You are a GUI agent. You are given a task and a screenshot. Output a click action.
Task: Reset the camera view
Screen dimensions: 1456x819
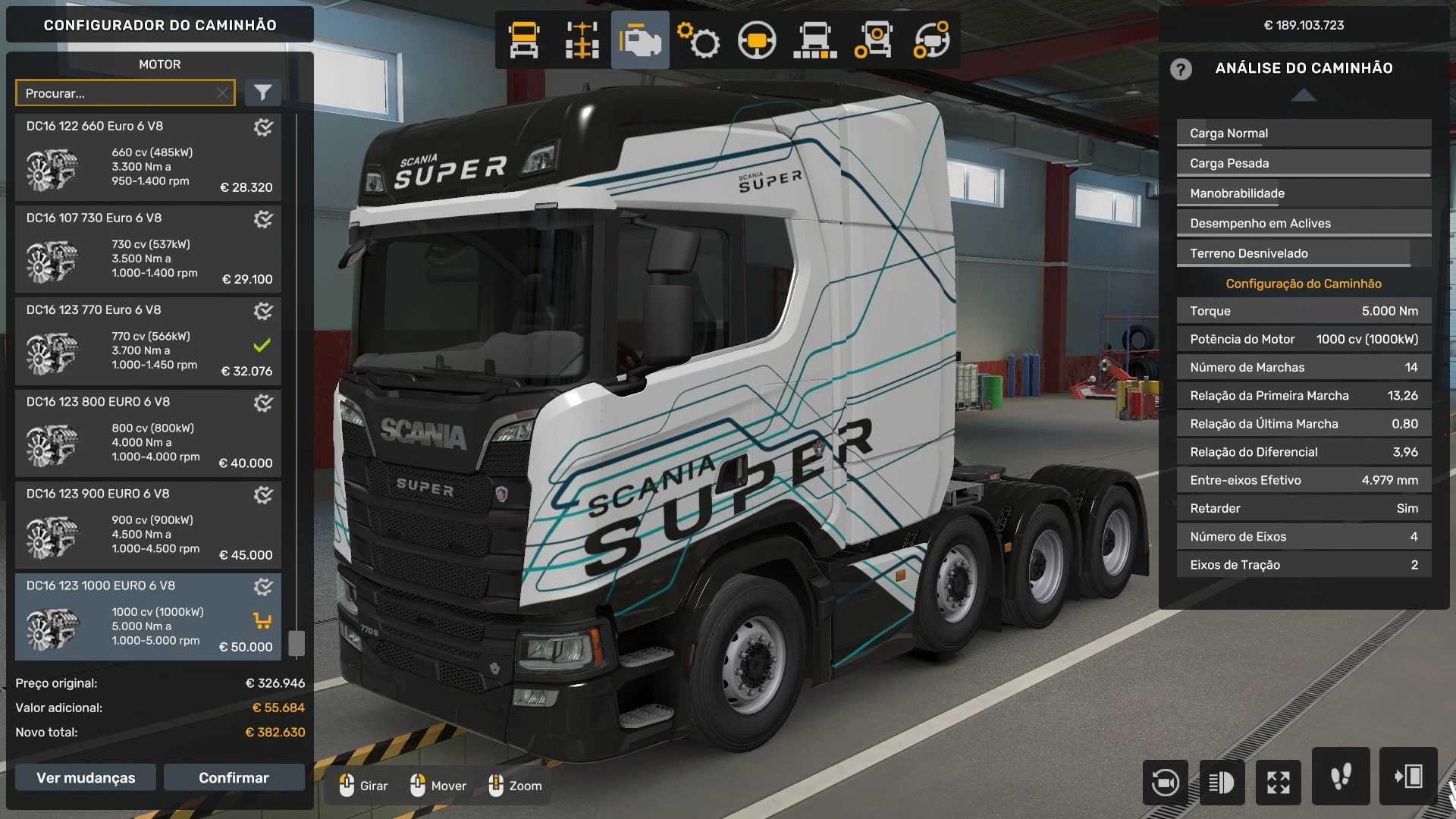tap(1165, 782)
